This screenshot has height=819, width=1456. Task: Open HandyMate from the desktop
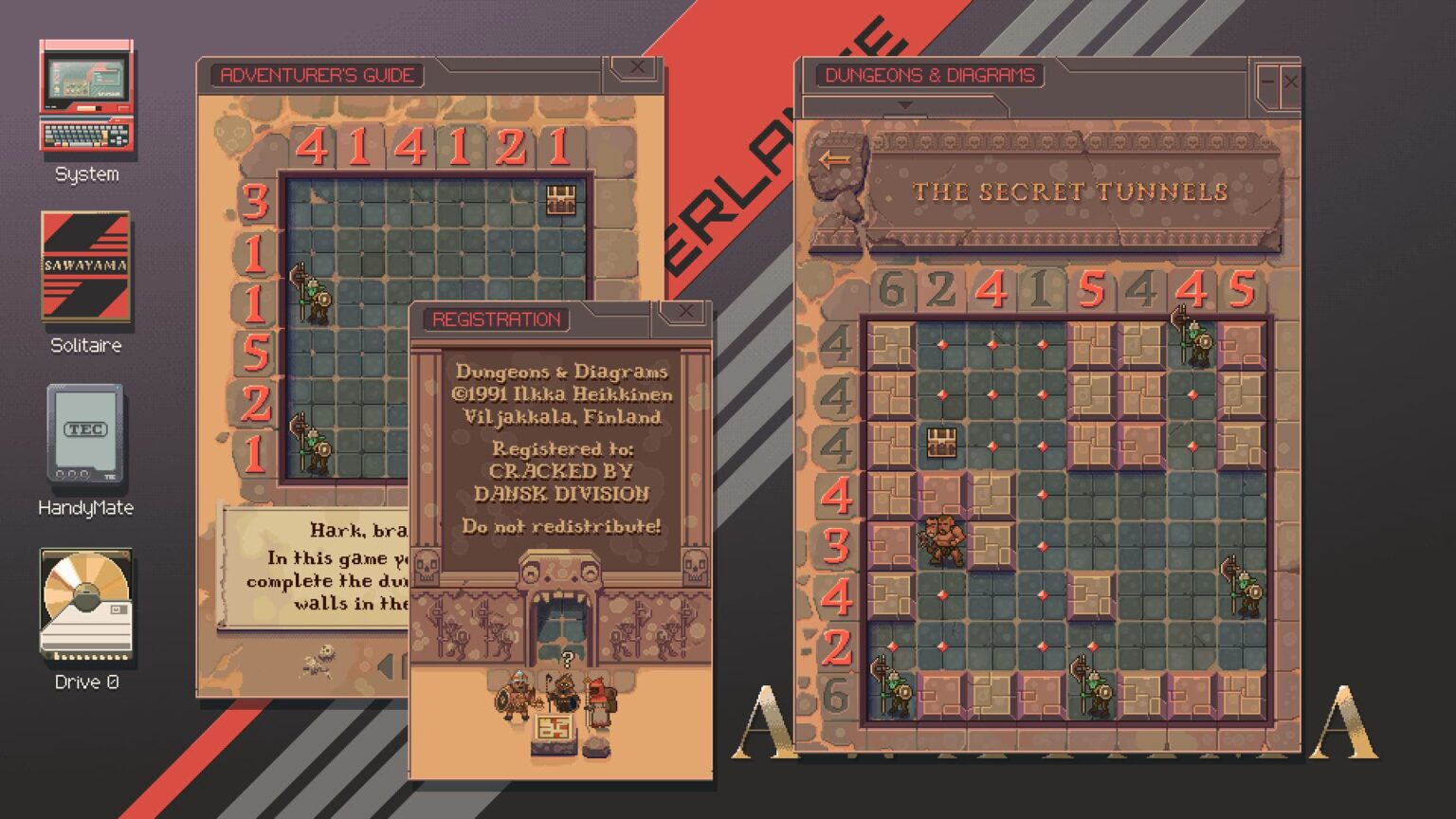[84, 434]
